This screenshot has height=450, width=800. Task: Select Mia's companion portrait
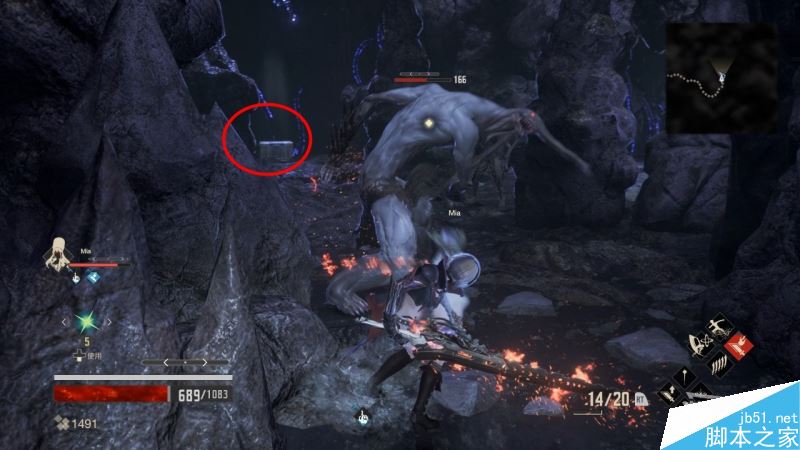56,256
